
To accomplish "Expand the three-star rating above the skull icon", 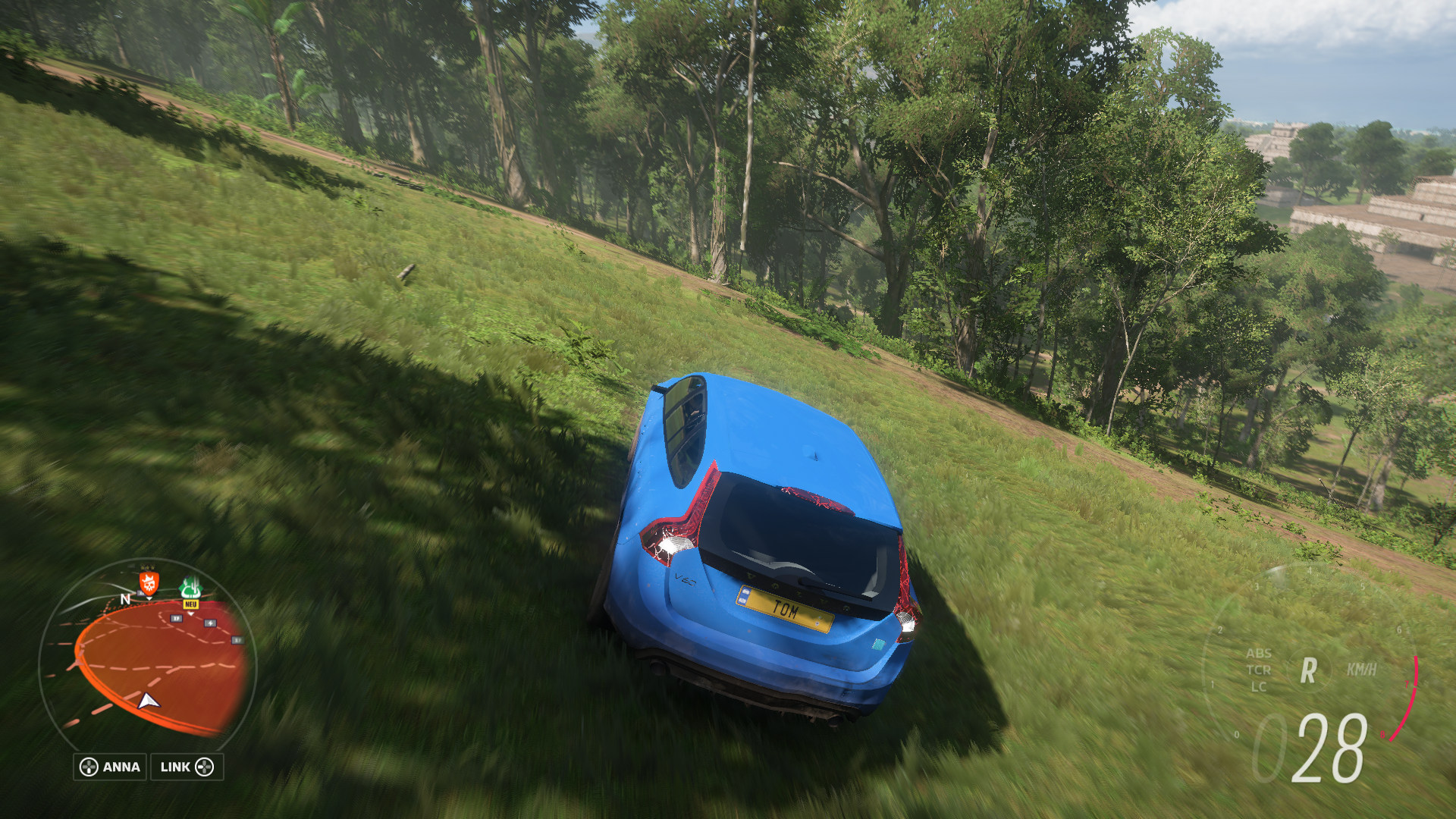I will point(148,566).
